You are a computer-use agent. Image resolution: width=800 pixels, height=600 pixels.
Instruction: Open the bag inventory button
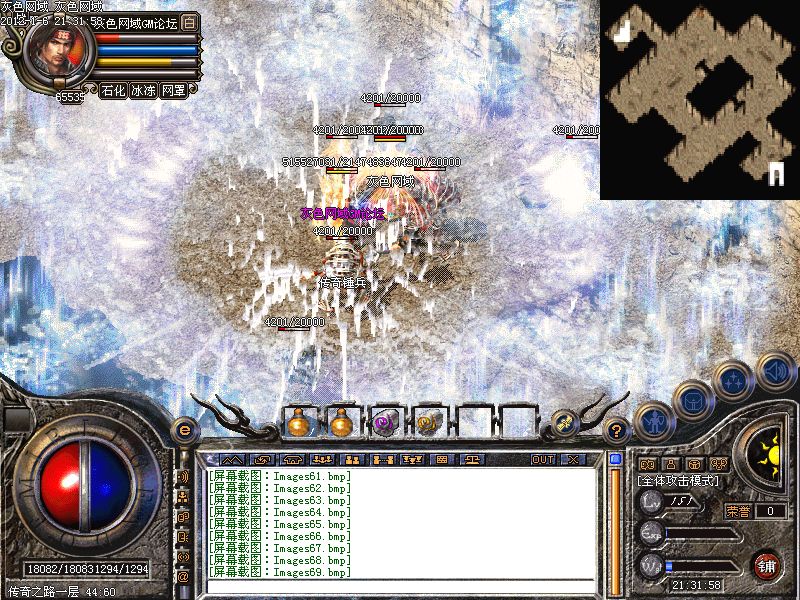[692, 398]
